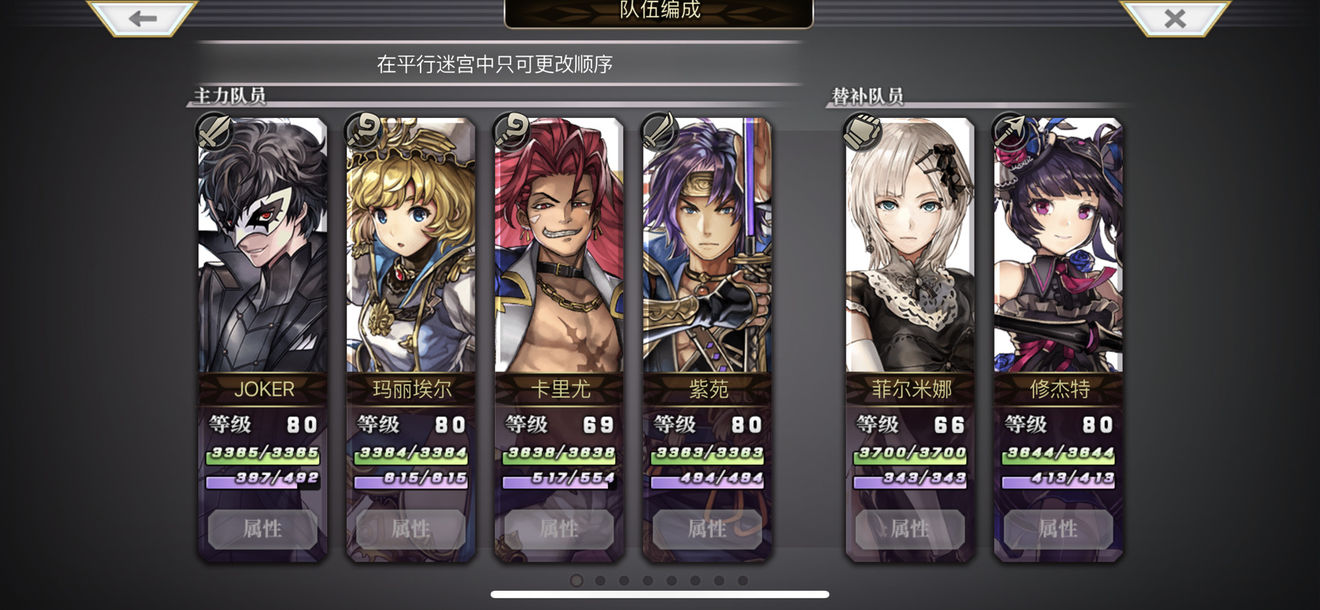This screenshot has width=1320, height=610.
Task: Show 菲尔米娜's 属性 attributes
Action: pyautogui.click(x=910, y=529)
